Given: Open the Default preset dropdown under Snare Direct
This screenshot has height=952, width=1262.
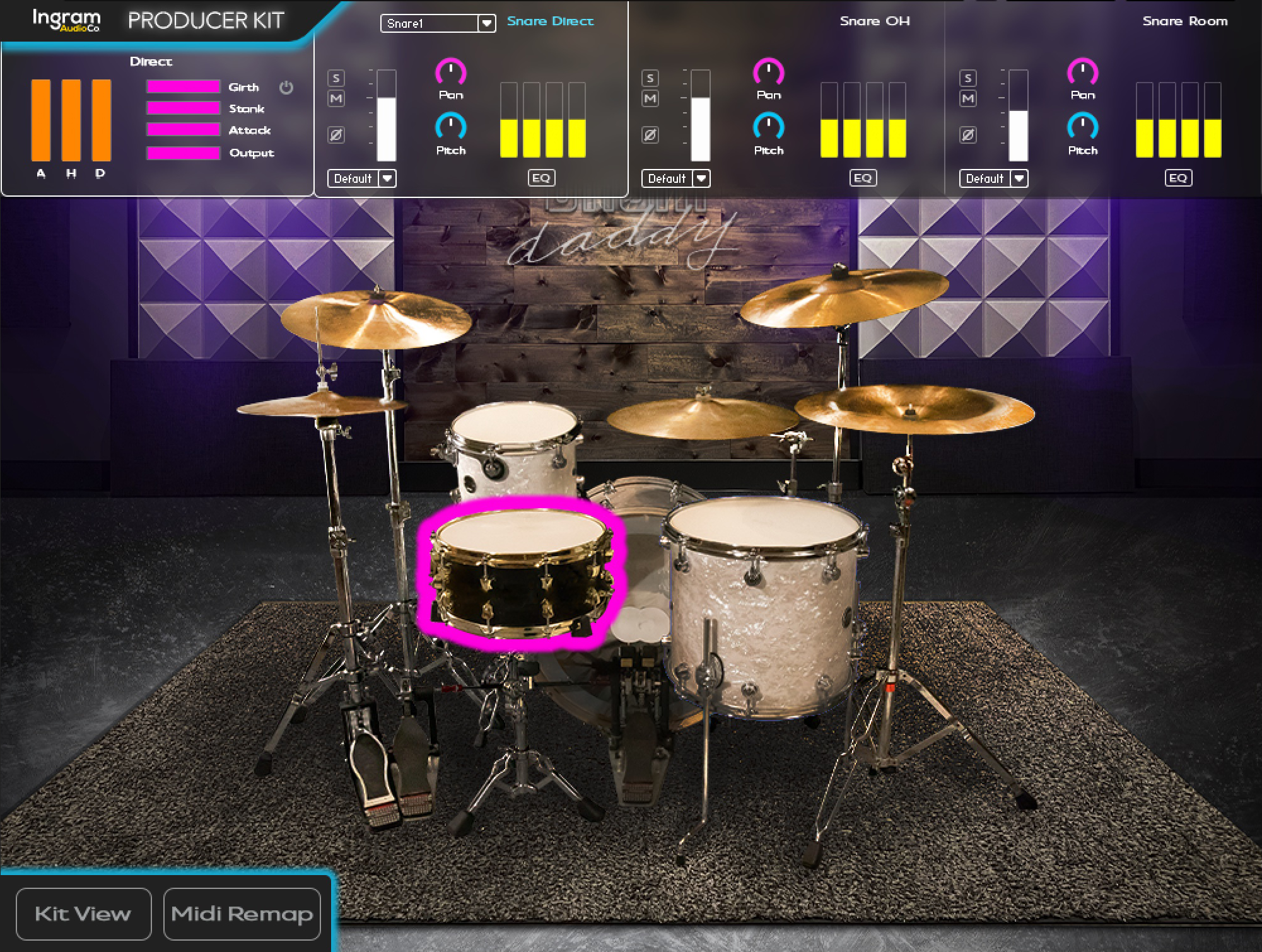Looking at the screenshot, I should 361,178.
